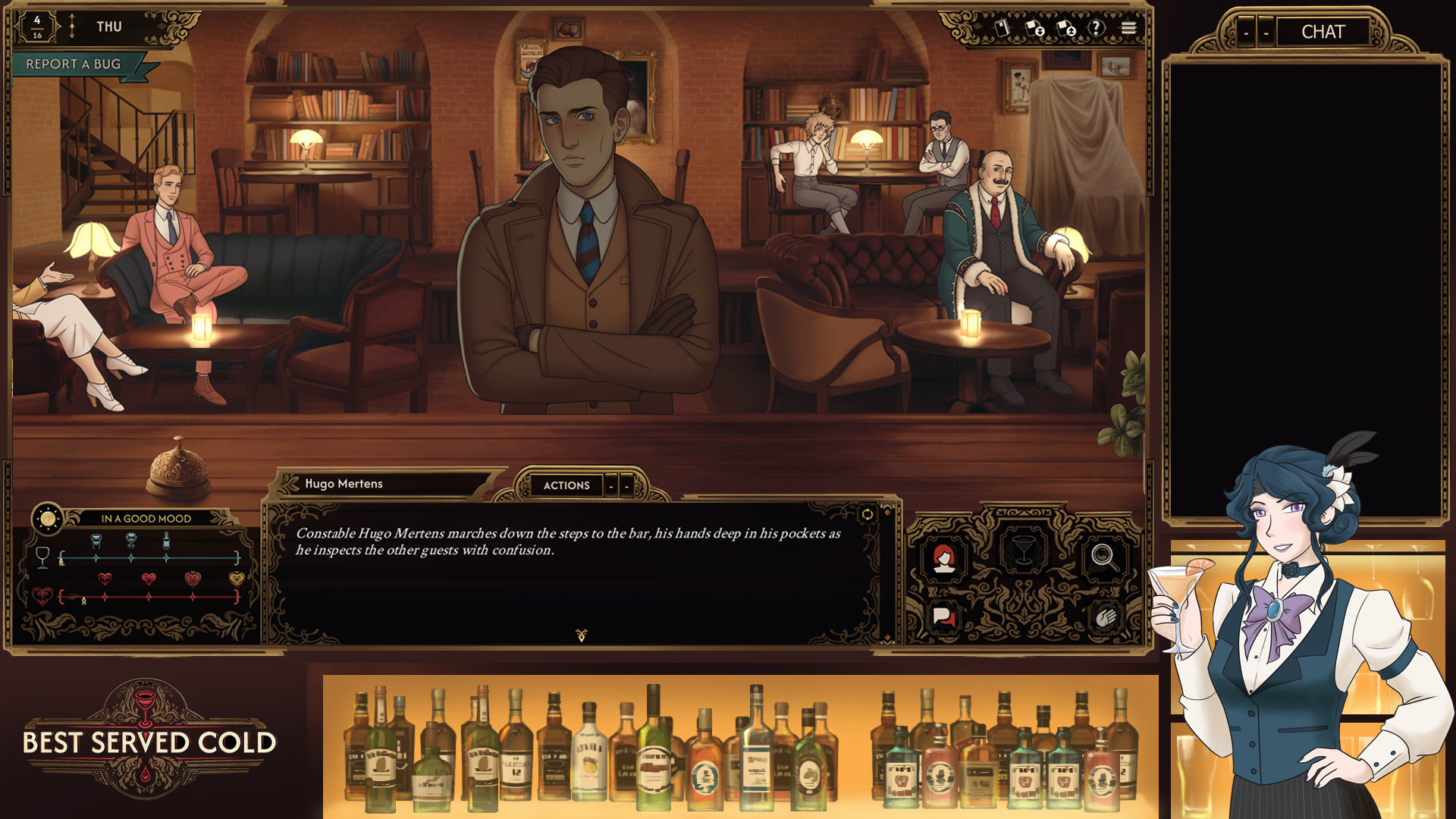The width and height of the screenshot is (1456, 819).
Task: Toggle the circular arrows icon in dialogue box
Action: [867, 515]
